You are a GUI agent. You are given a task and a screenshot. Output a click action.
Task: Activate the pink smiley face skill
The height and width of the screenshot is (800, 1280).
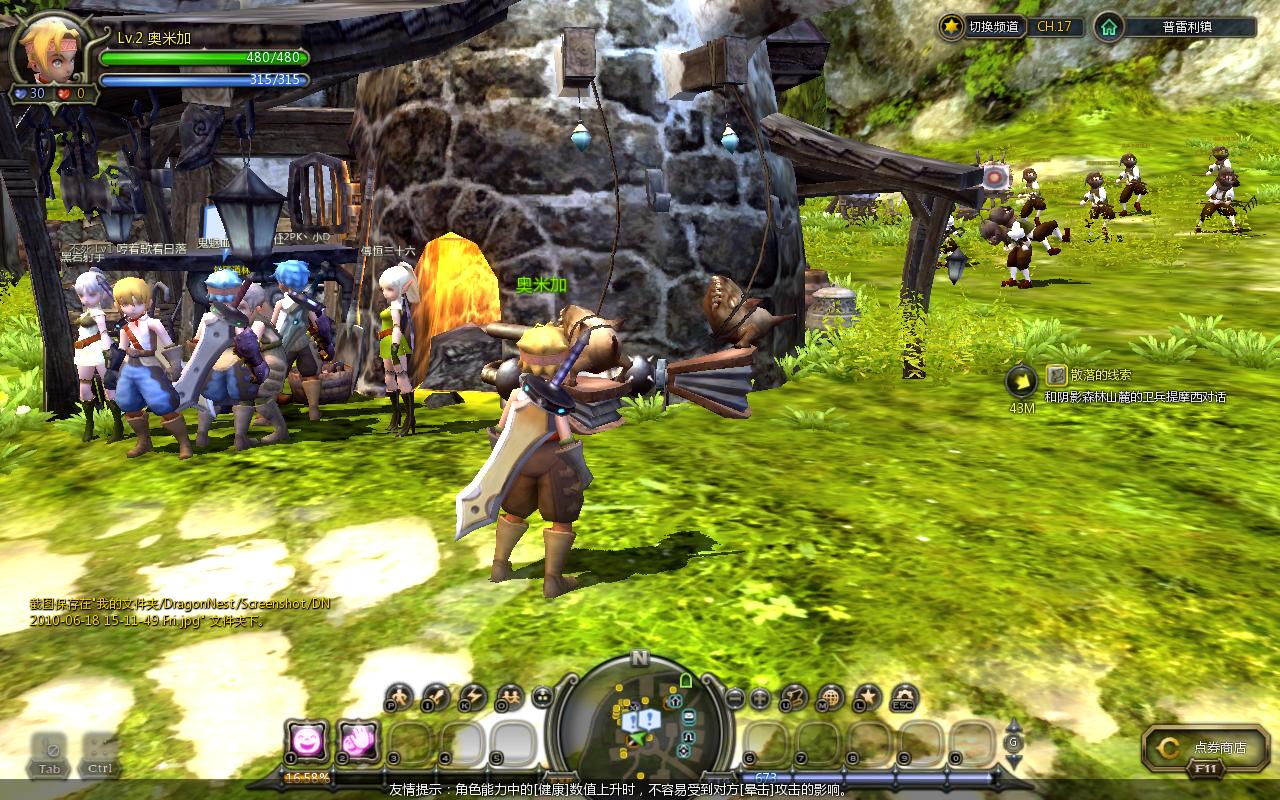(x=305, y=741)
